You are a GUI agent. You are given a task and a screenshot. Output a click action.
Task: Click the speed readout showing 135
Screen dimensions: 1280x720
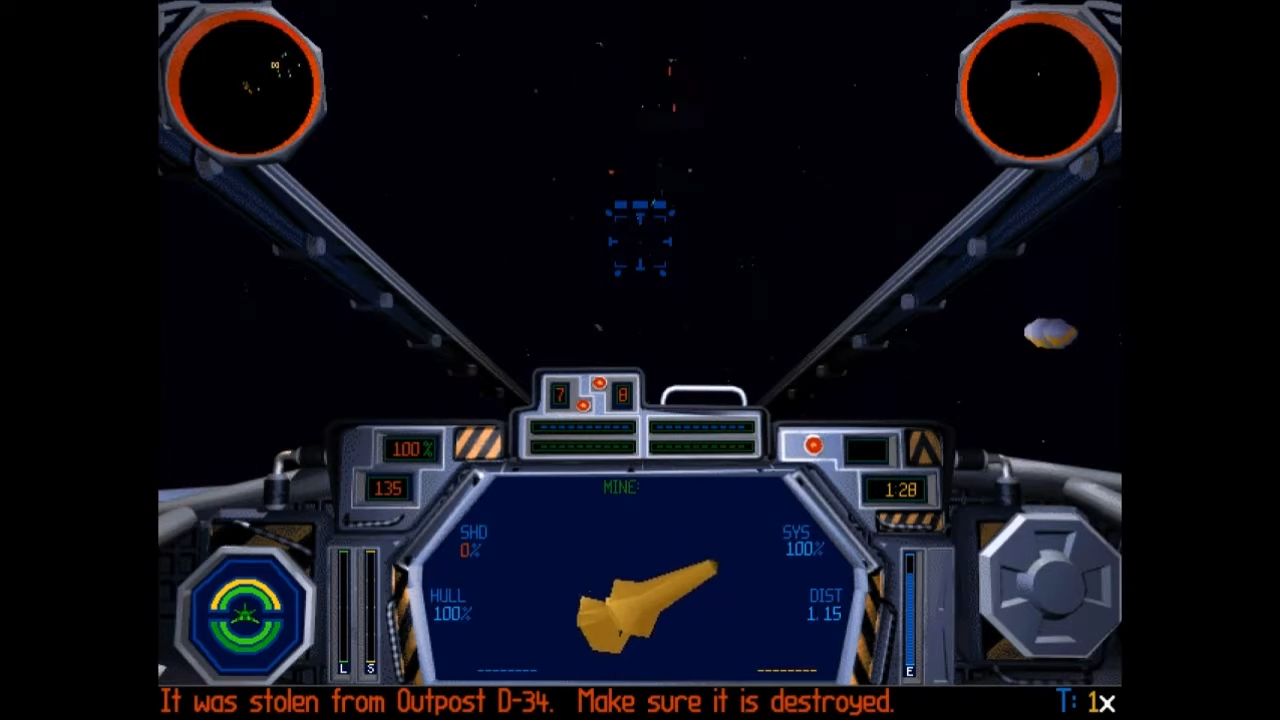click(388, 488)
